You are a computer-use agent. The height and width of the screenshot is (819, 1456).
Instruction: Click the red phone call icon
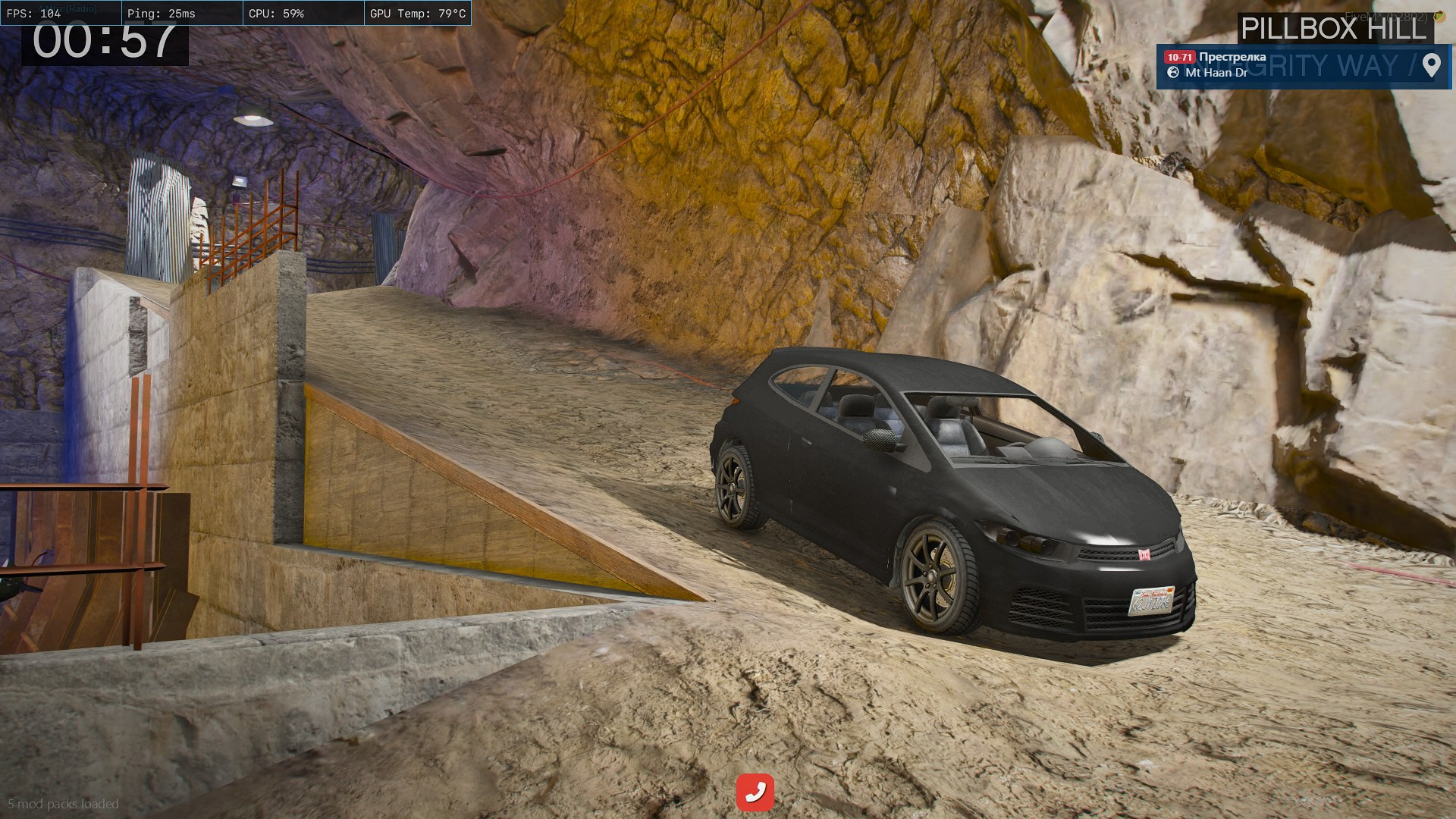coord(755,792)
